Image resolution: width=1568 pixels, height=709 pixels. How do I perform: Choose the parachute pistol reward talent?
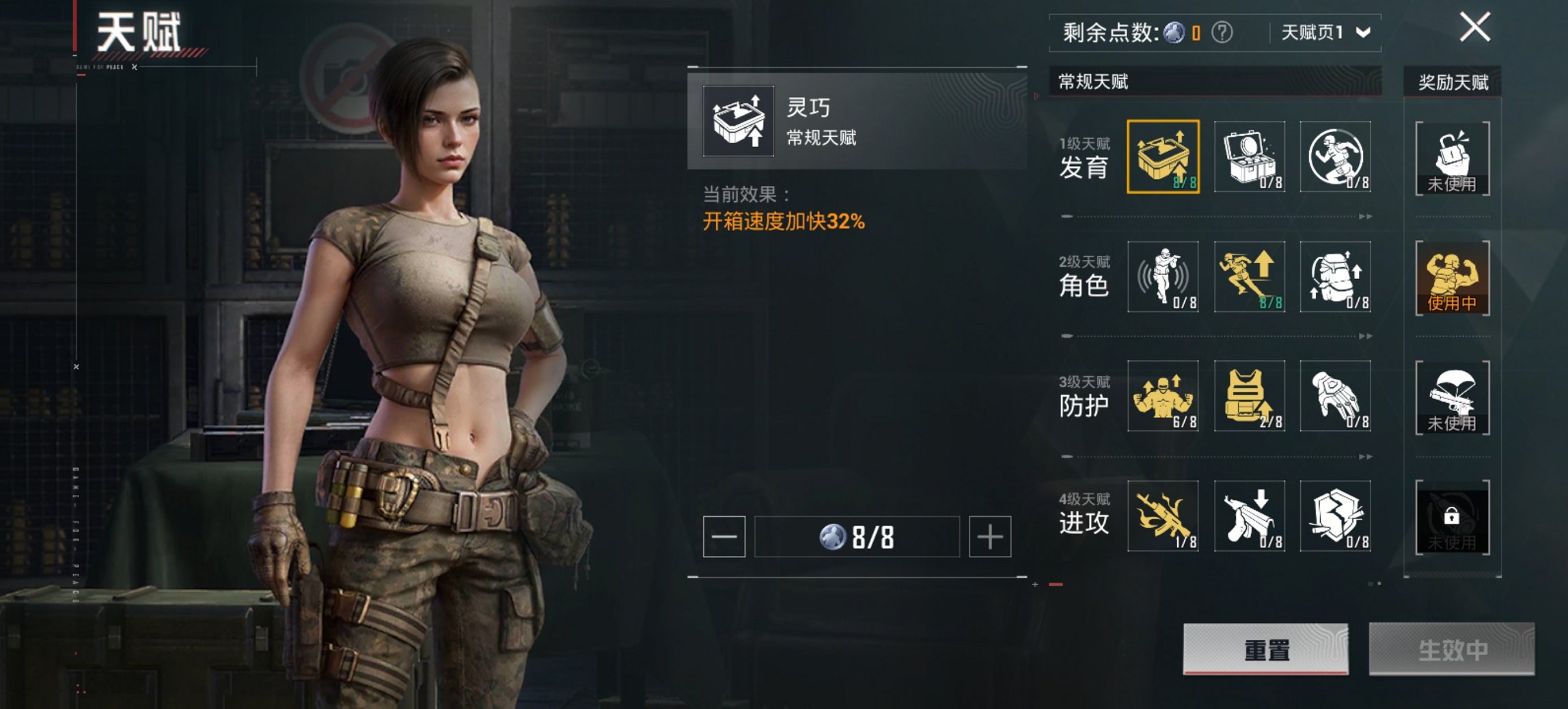pyautogui.click(x=1452, y=397)
